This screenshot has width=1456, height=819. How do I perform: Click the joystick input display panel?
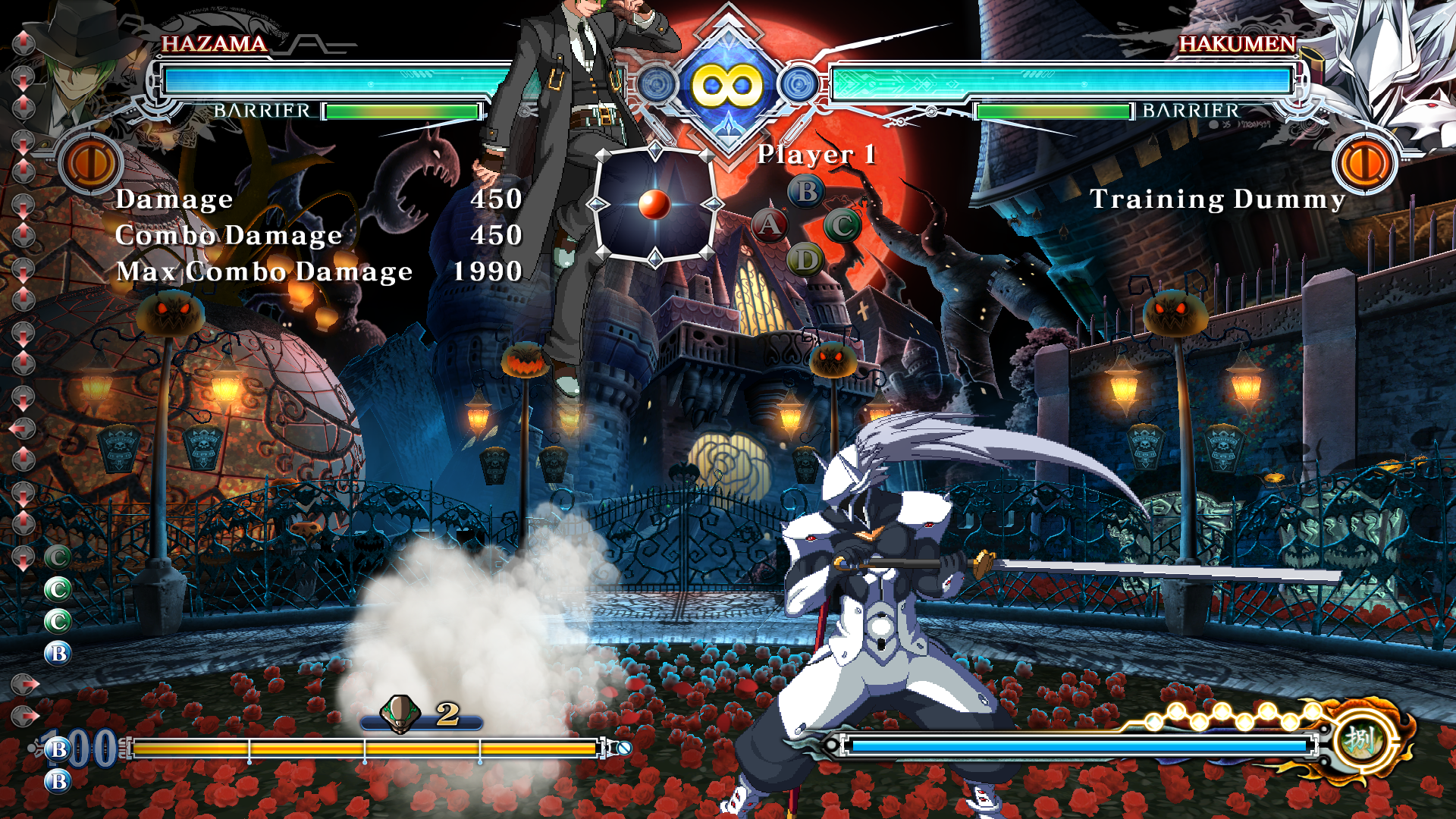tap(655, 205)
